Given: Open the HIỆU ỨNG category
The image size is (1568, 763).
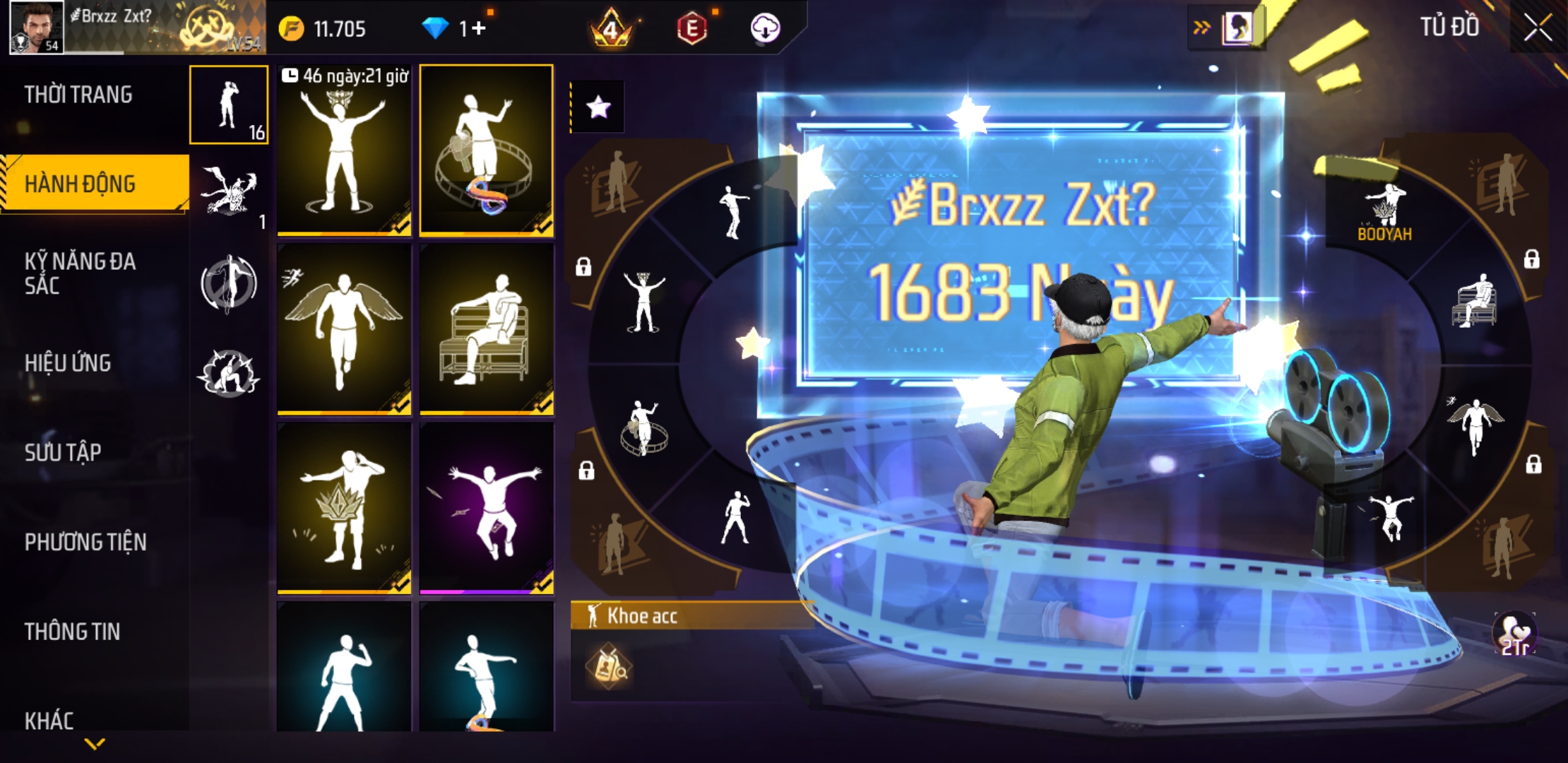Looking at the screenshot, I should [68, 363].
